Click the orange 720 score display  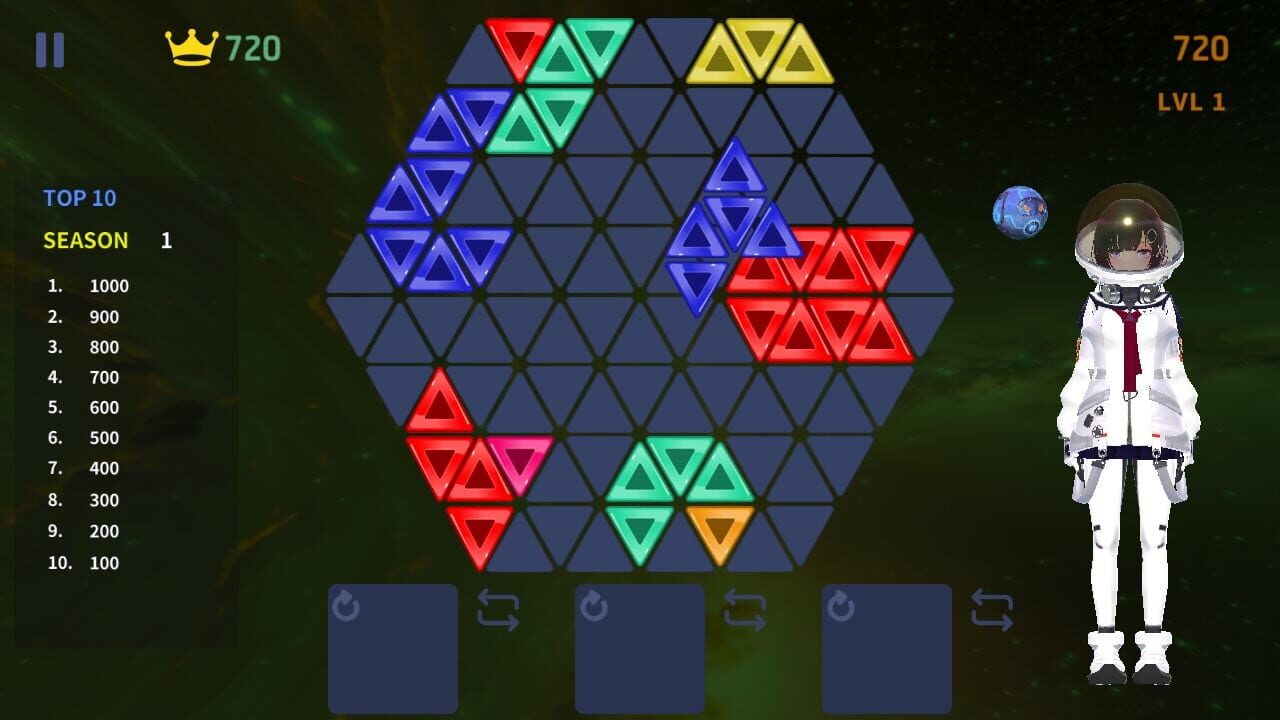[1203, 48]
